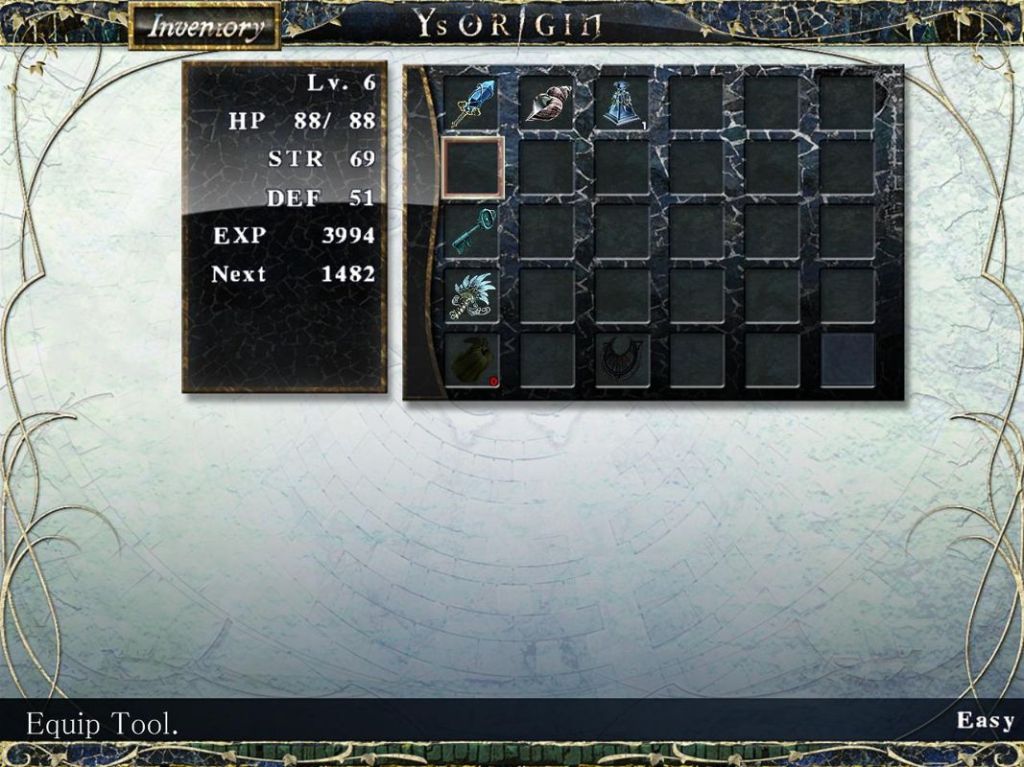
Task: Choose the spiral seashell item
Action: [x=546, y=104]
